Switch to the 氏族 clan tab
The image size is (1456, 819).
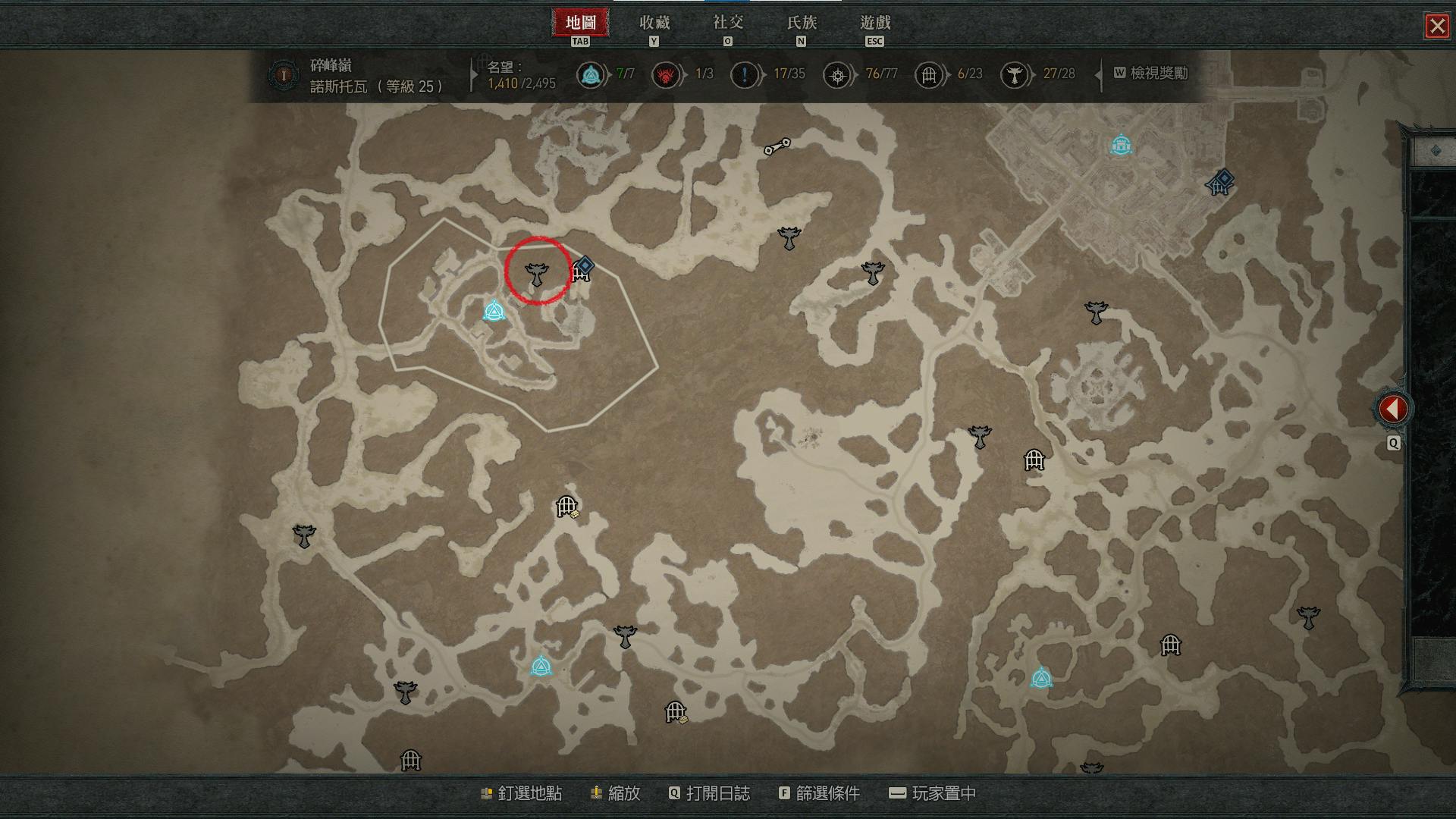tap(801, 24)
